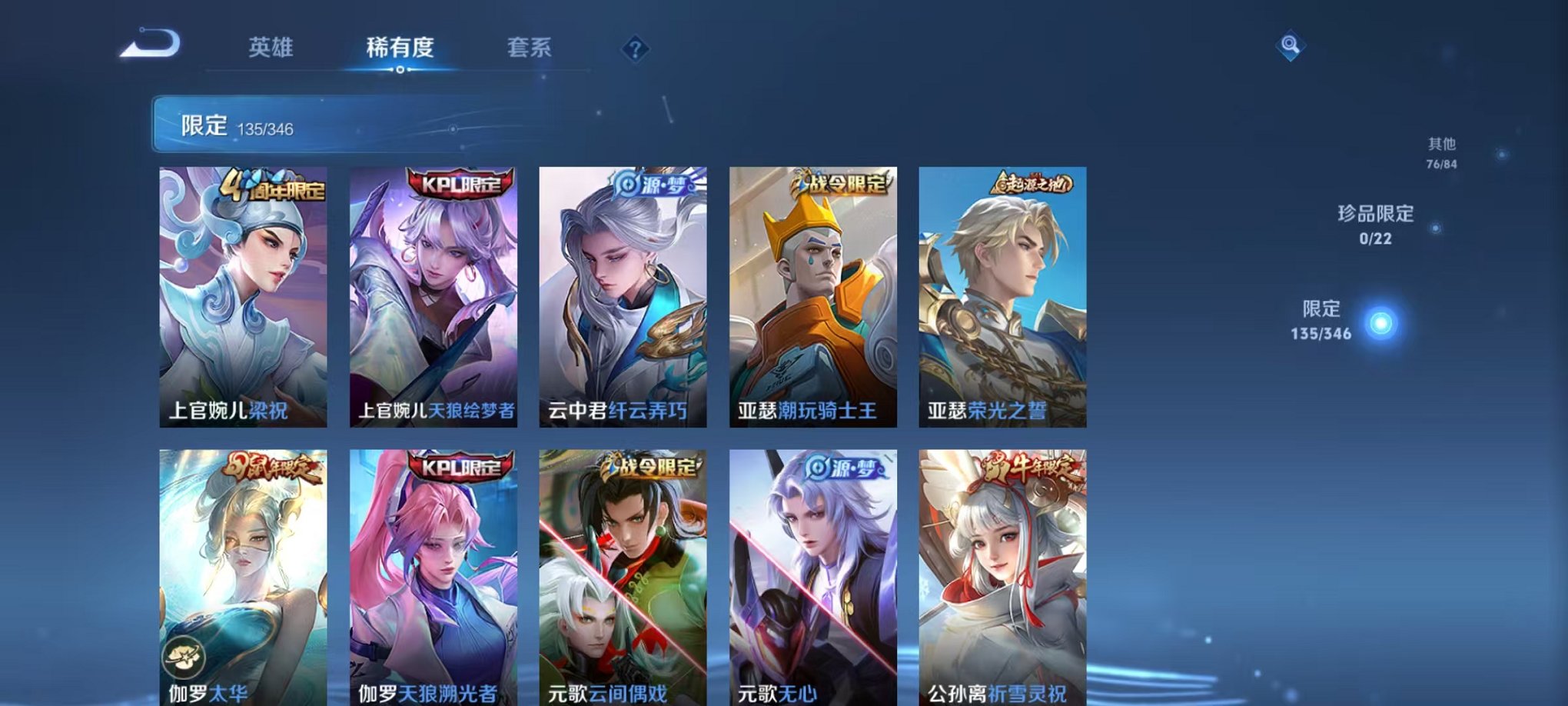Viewport: 1568px width, 706px height.
Task: Click the KPL限定 badge on 天狼绘梦者 card
Action: (461, 181)
